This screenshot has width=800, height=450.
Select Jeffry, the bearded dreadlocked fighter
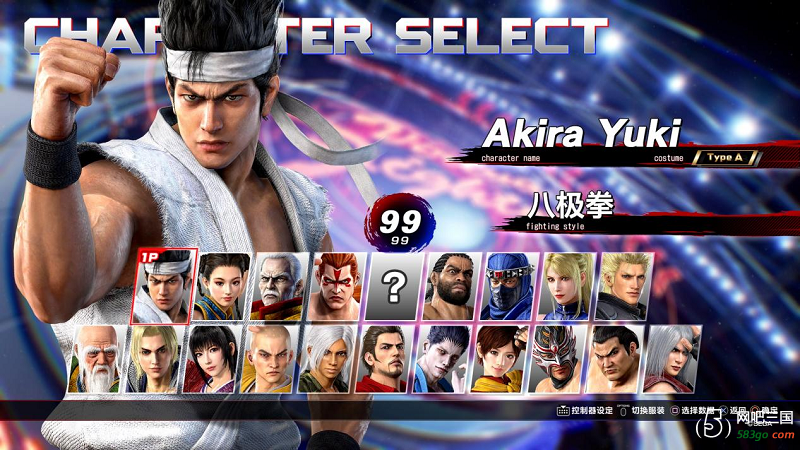coord(452,285)
